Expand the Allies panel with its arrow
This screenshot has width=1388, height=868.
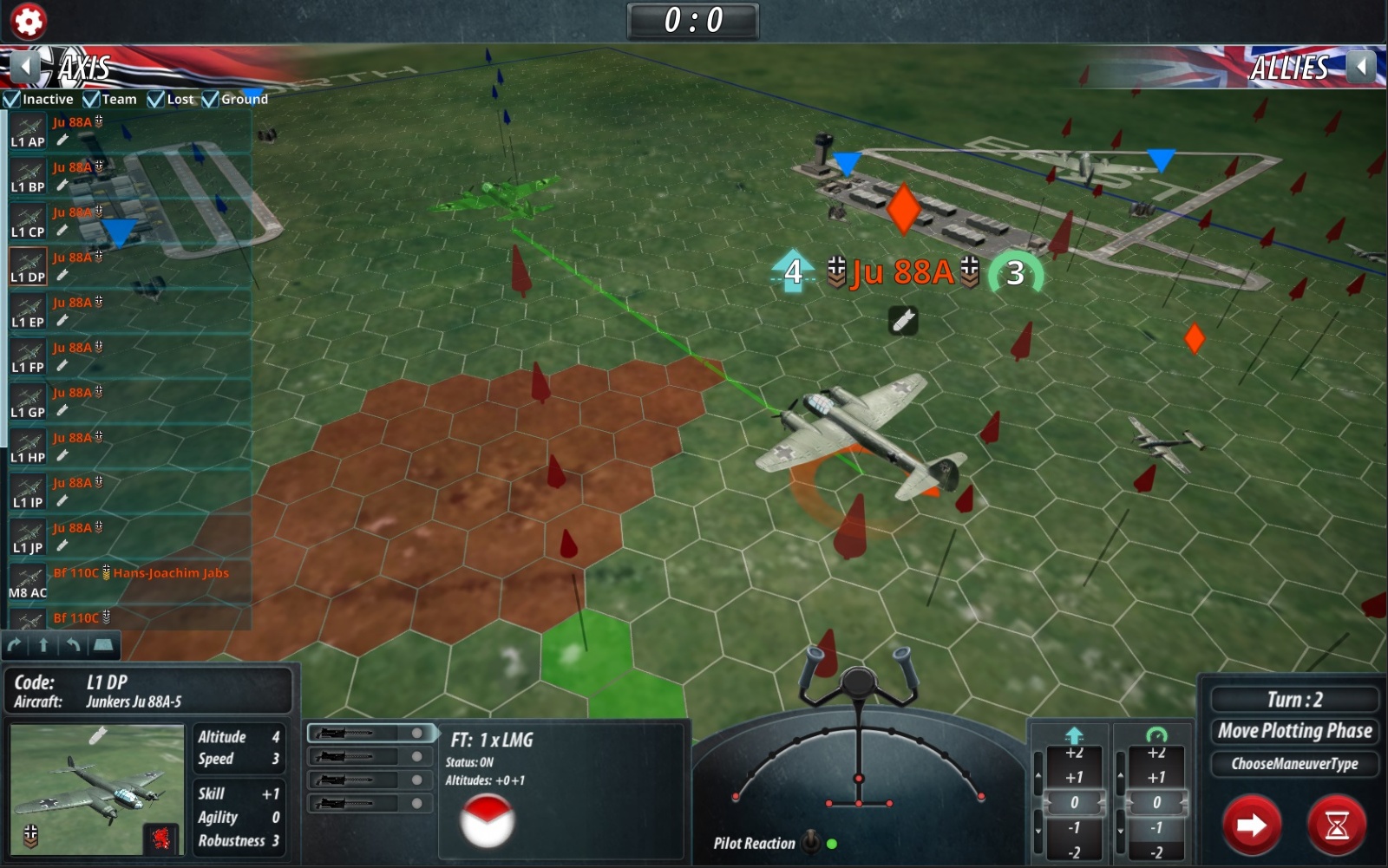pos(1362,66)
